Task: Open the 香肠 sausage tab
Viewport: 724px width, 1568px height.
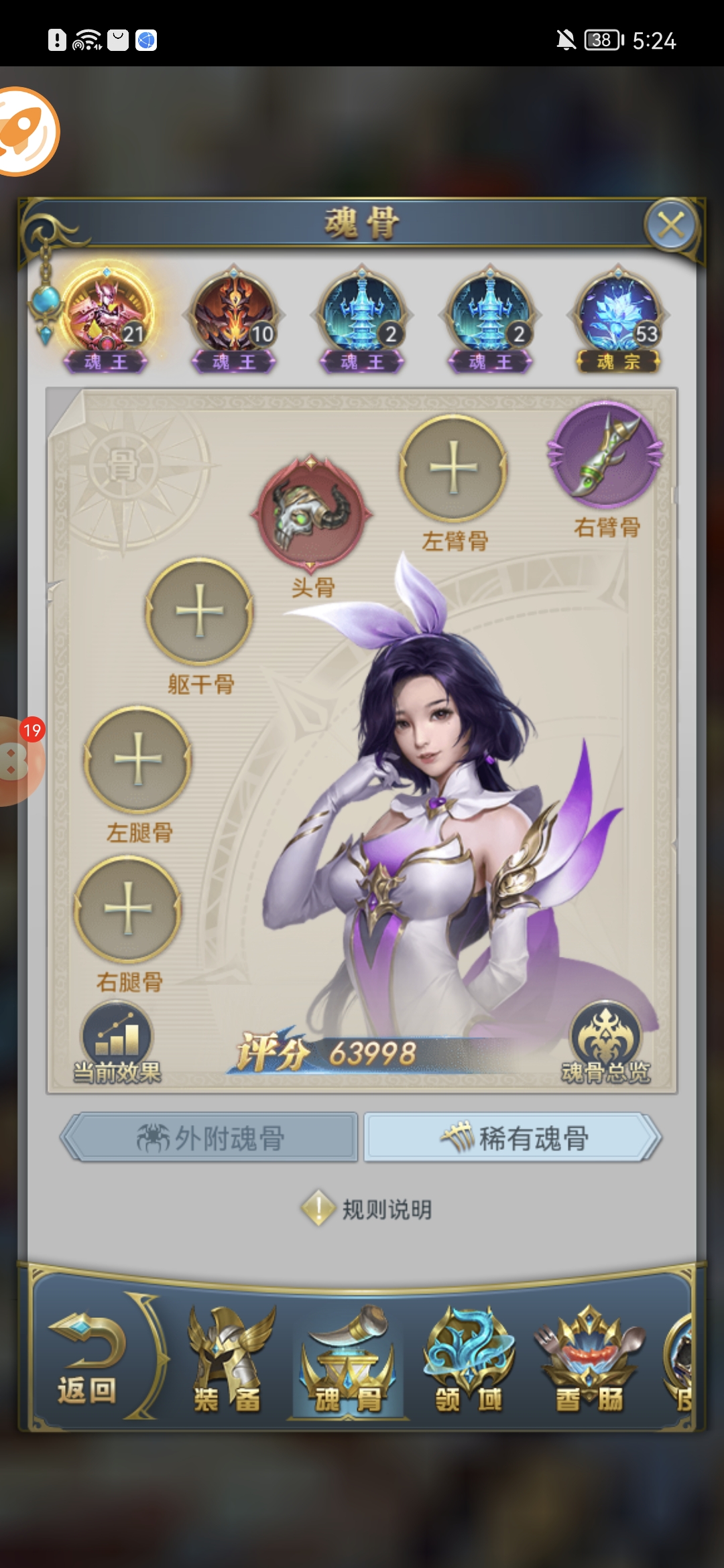Action: click(589, 1360)
